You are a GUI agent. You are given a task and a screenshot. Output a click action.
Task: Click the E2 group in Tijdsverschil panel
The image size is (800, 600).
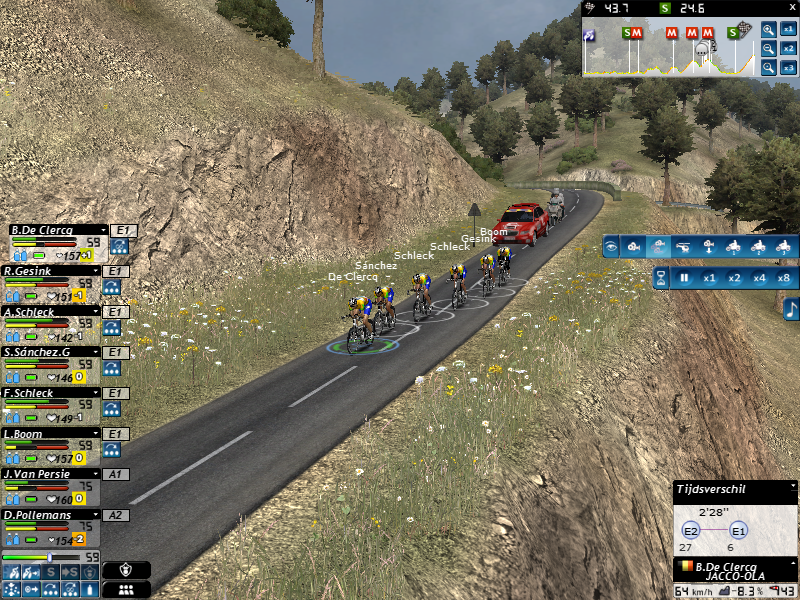tap(690, 531)
